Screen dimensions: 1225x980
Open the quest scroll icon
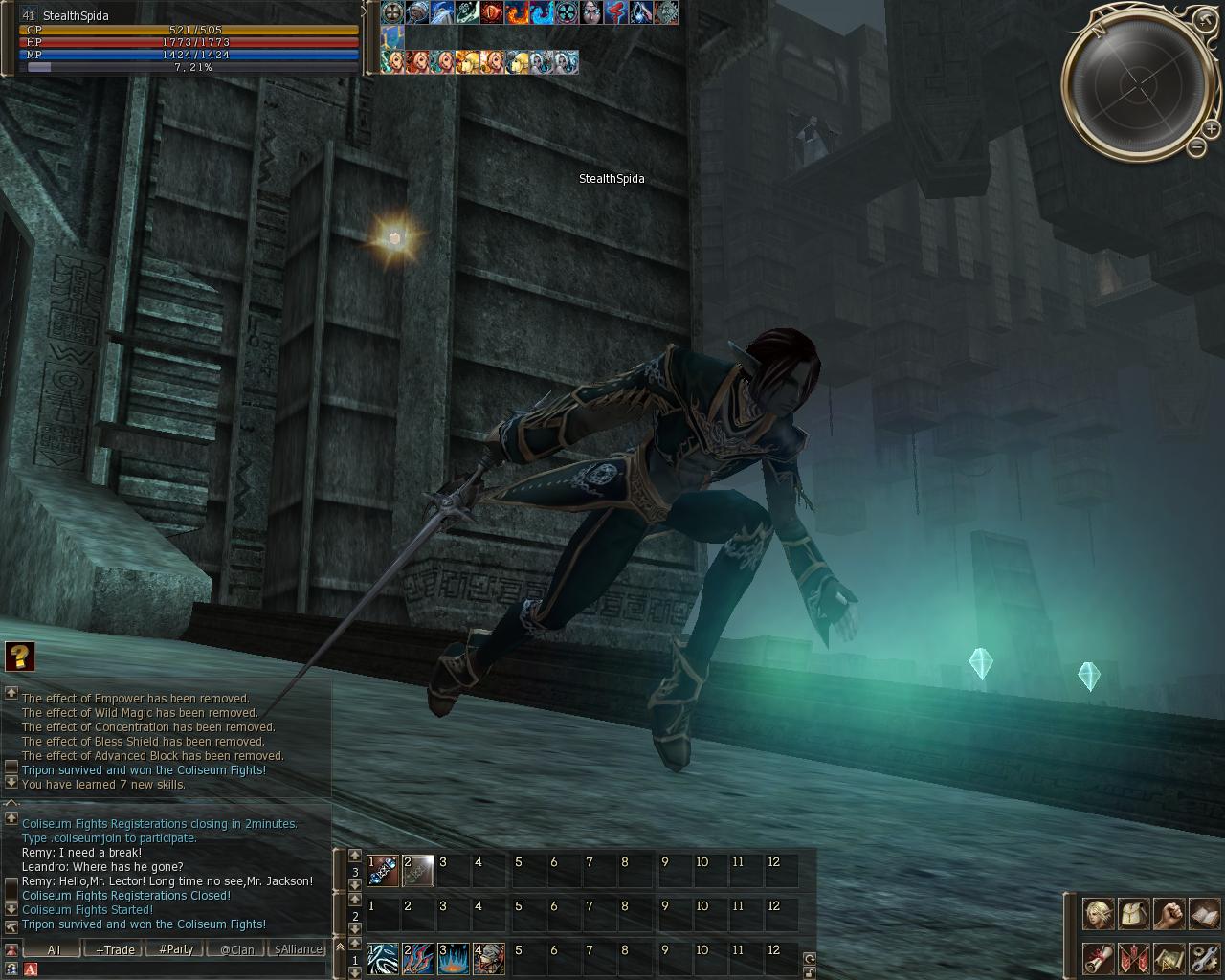pos(1097,957)
